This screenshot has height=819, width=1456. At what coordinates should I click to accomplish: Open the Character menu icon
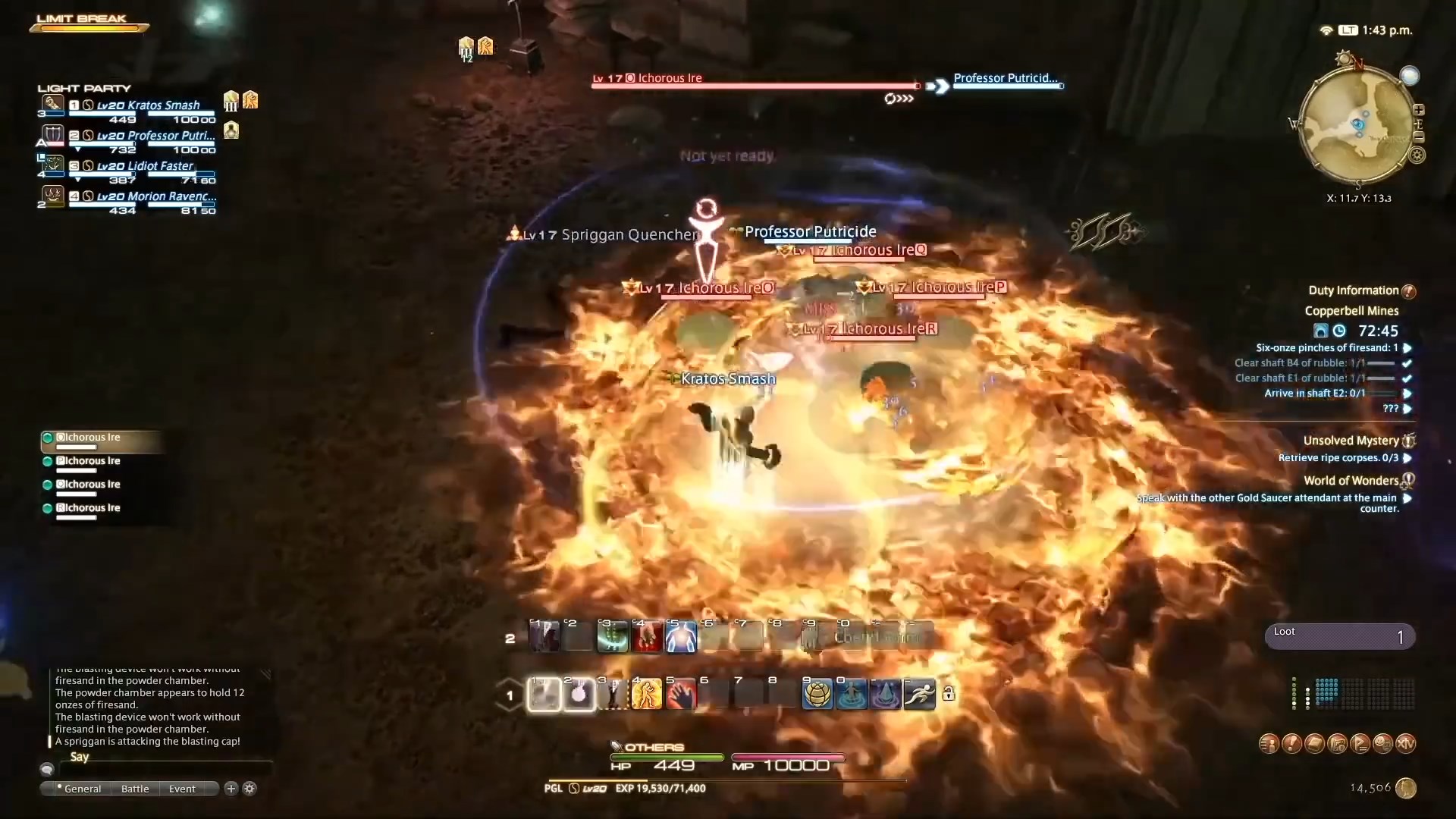point(1269,744)
